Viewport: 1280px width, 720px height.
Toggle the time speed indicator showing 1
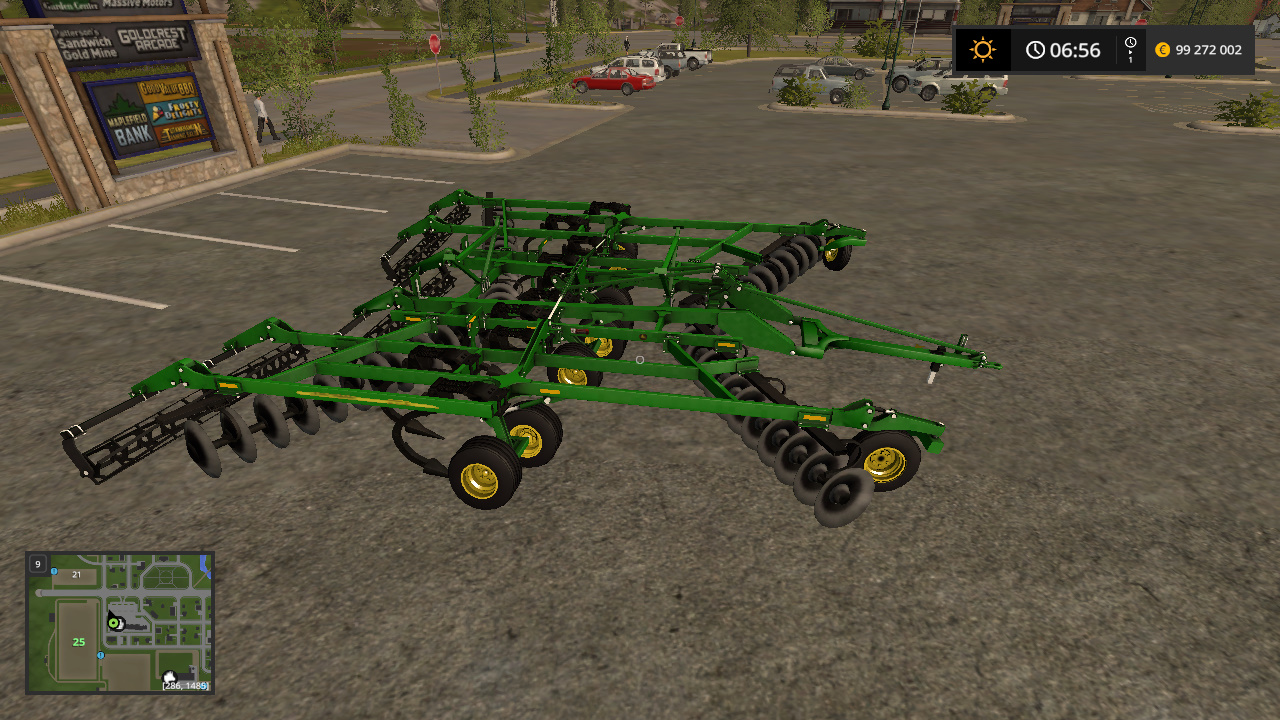[x=1131, y=57]
